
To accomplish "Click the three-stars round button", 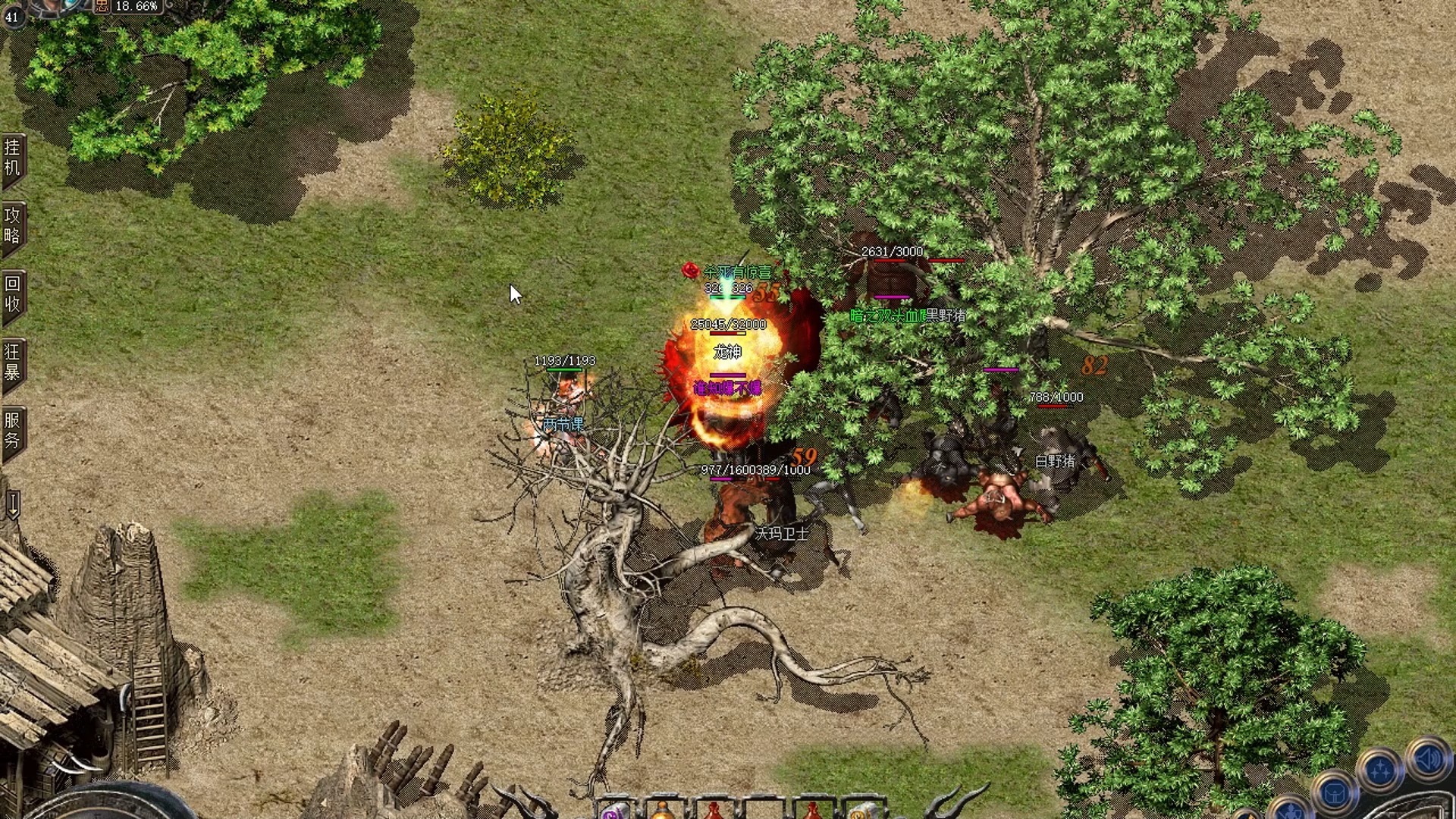I will click(x=1380, y=770).
